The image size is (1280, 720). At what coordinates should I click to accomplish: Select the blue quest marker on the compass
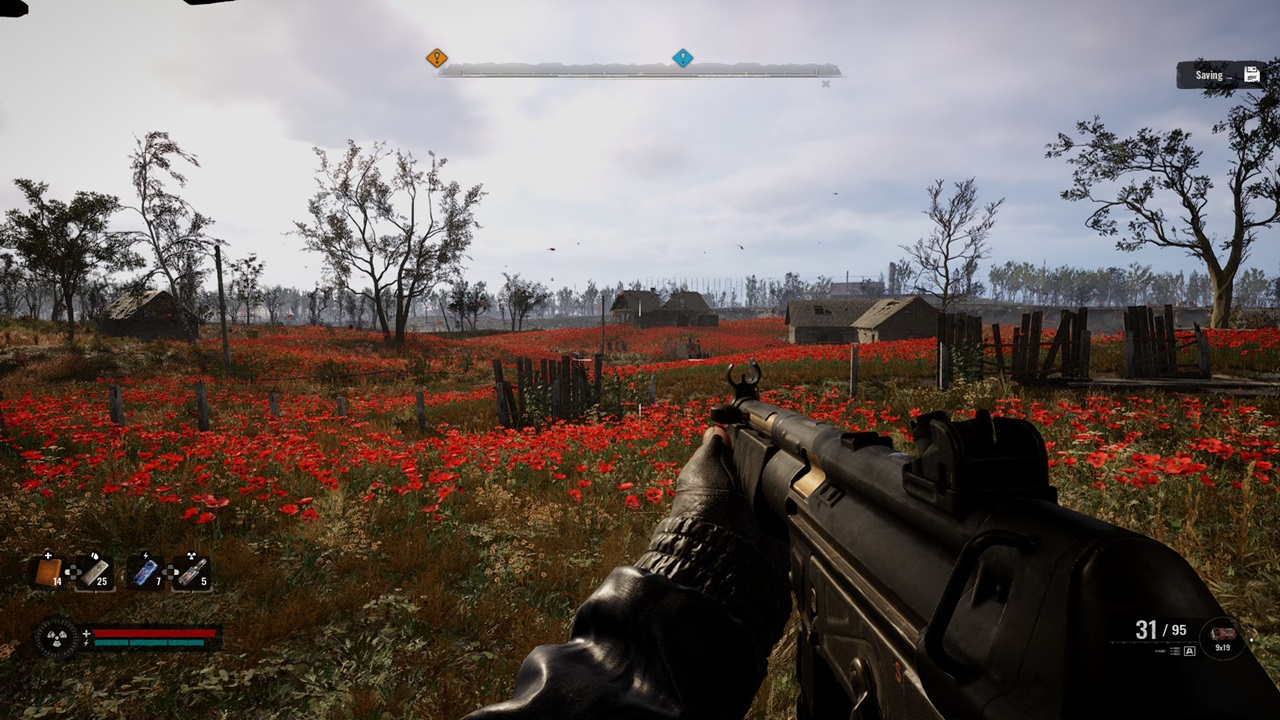683,56
